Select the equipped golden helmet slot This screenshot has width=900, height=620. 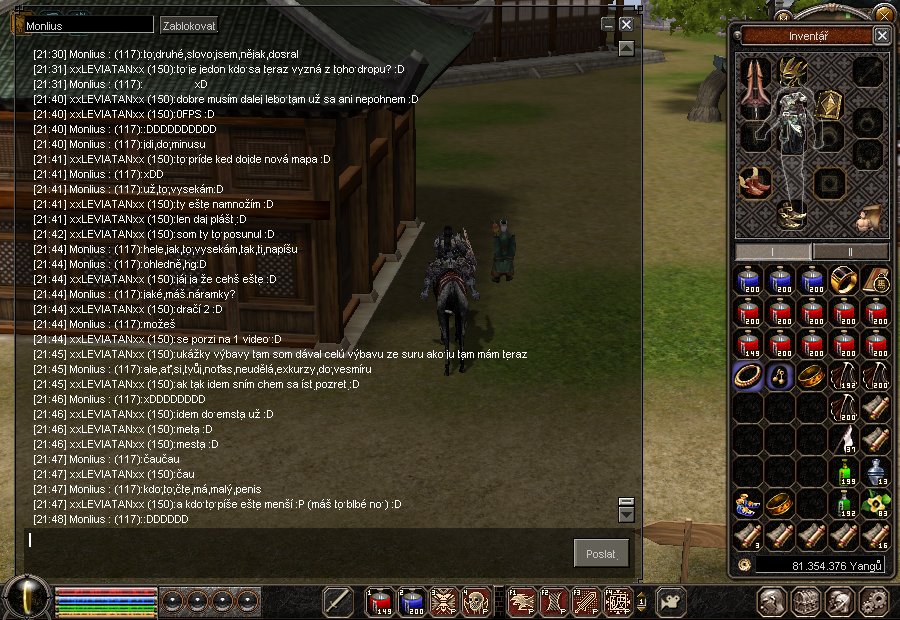pyautogui.click(x=794, y=70)
